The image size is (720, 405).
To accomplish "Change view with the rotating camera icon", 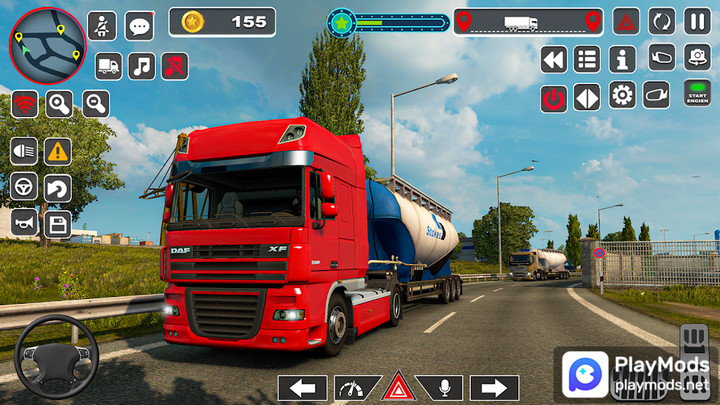I will (x=697, y=57).
